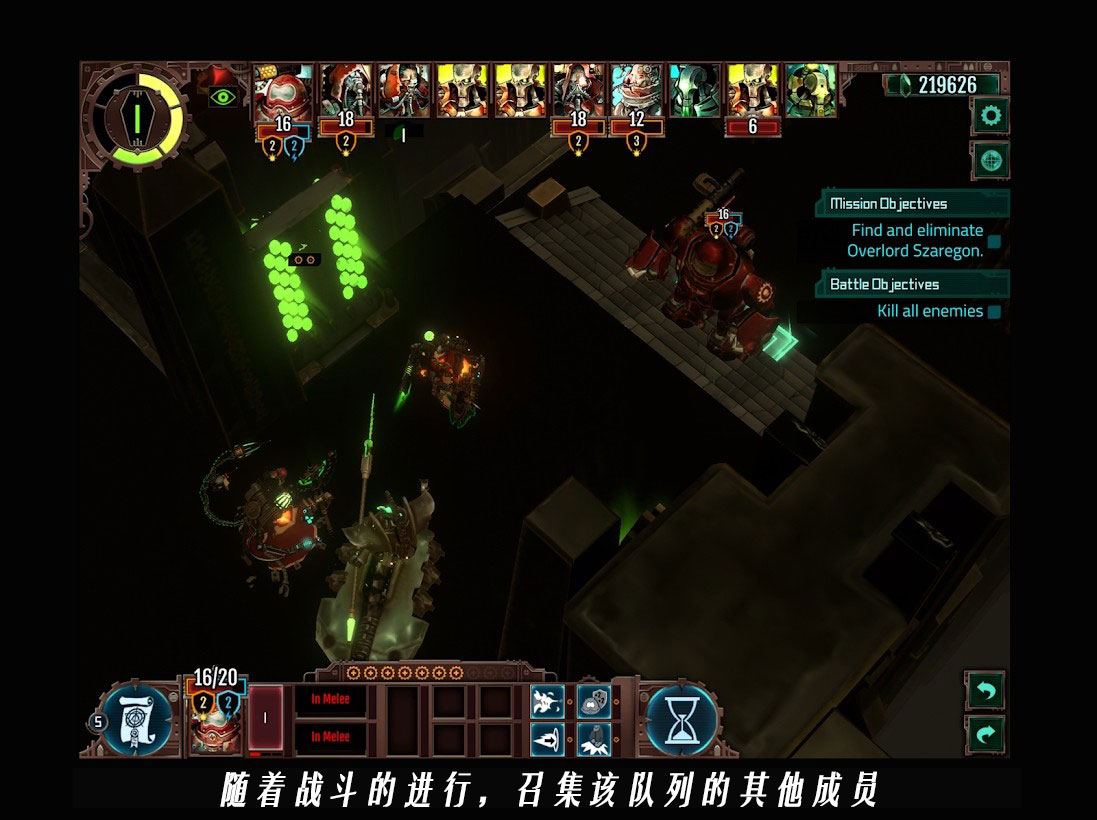Open the scroll canticle button
Image resolution: width=1097 pixels, height=820 pixels.
tap(137, 719)
